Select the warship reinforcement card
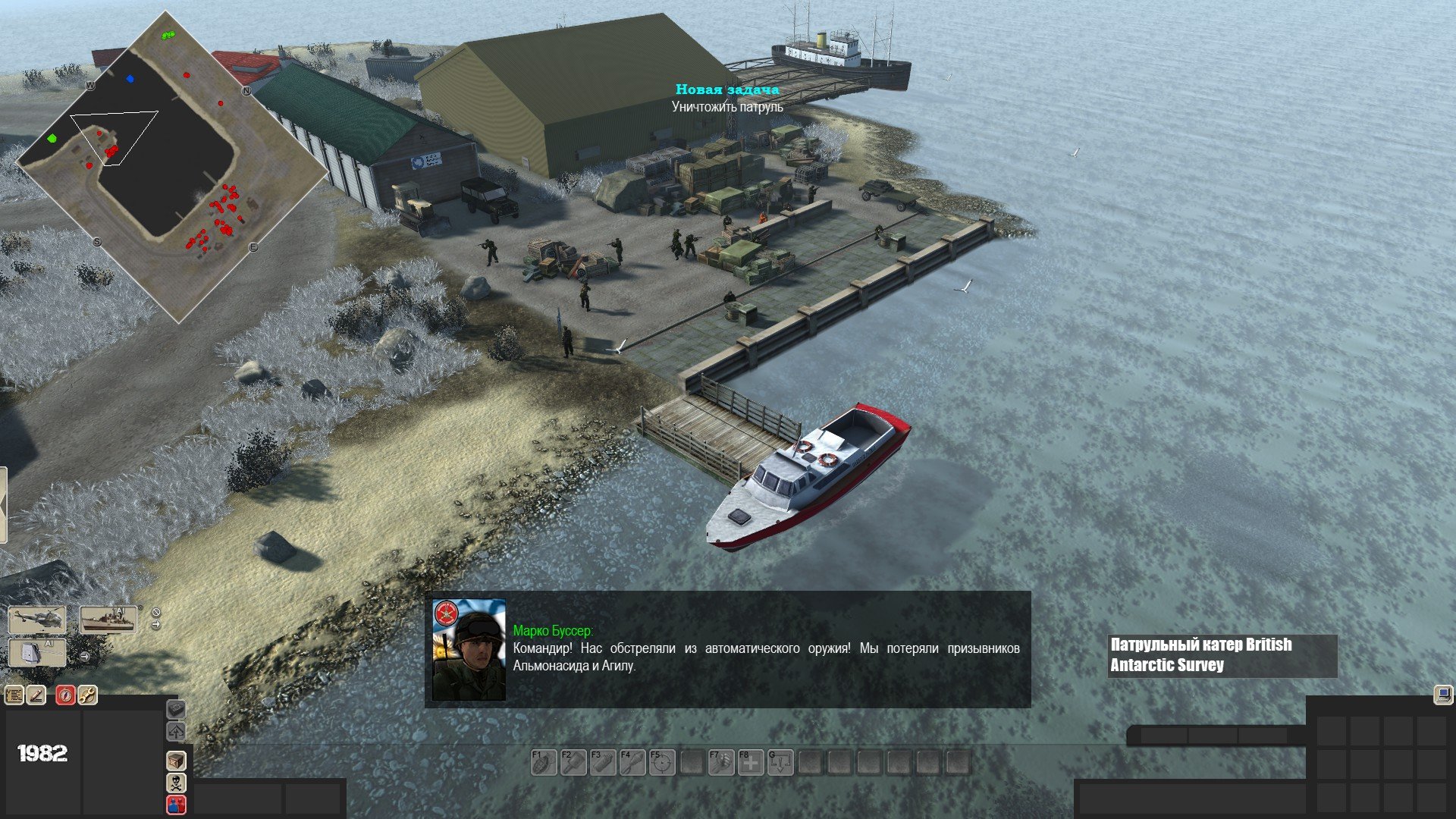 pyautogui.click(x=108, y=620)
